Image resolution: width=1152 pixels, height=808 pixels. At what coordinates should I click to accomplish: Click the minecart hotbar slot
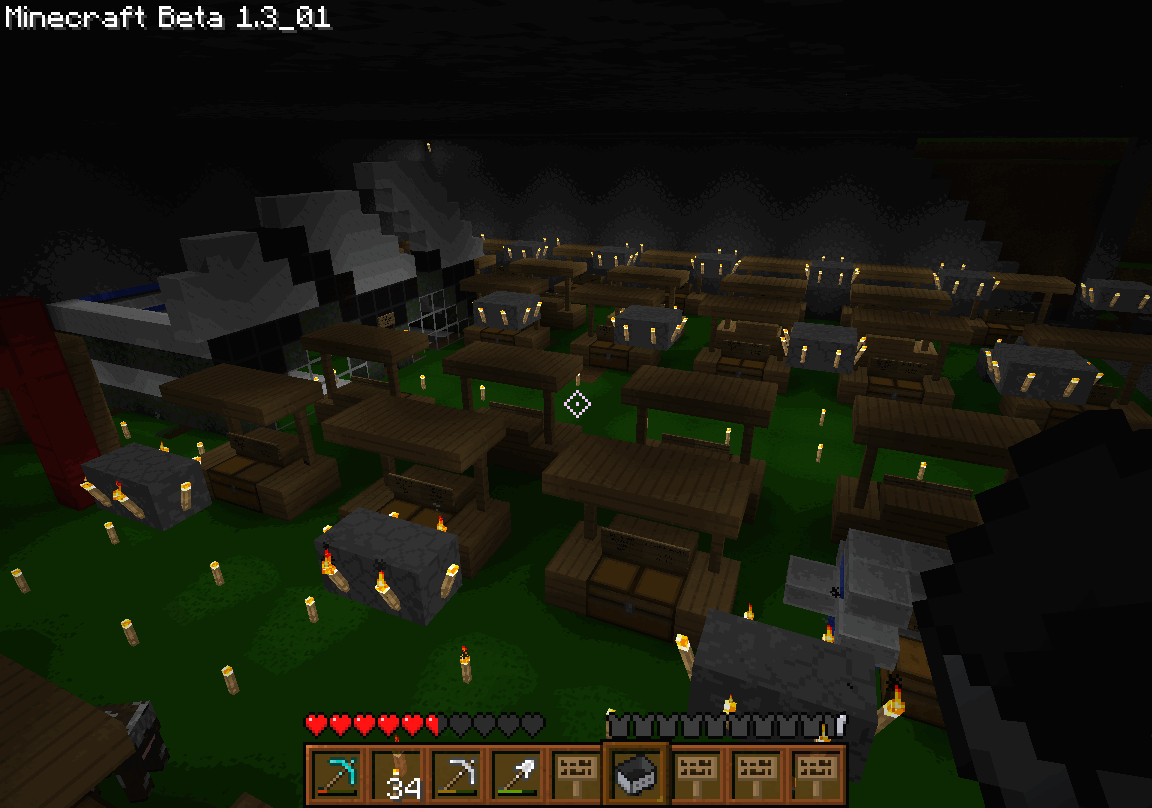(x=636, y=774)
